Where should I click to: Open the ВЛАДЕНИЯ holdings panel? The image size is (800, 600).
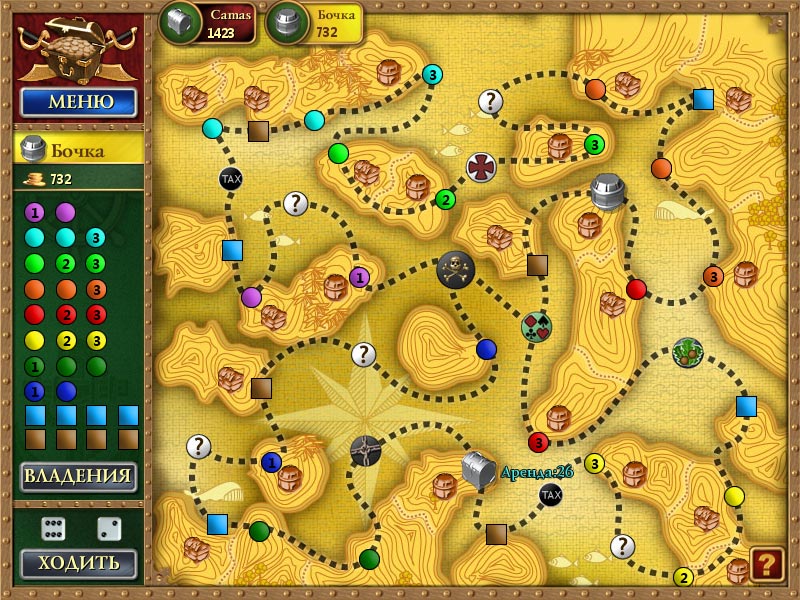click(x=78, y=476)
